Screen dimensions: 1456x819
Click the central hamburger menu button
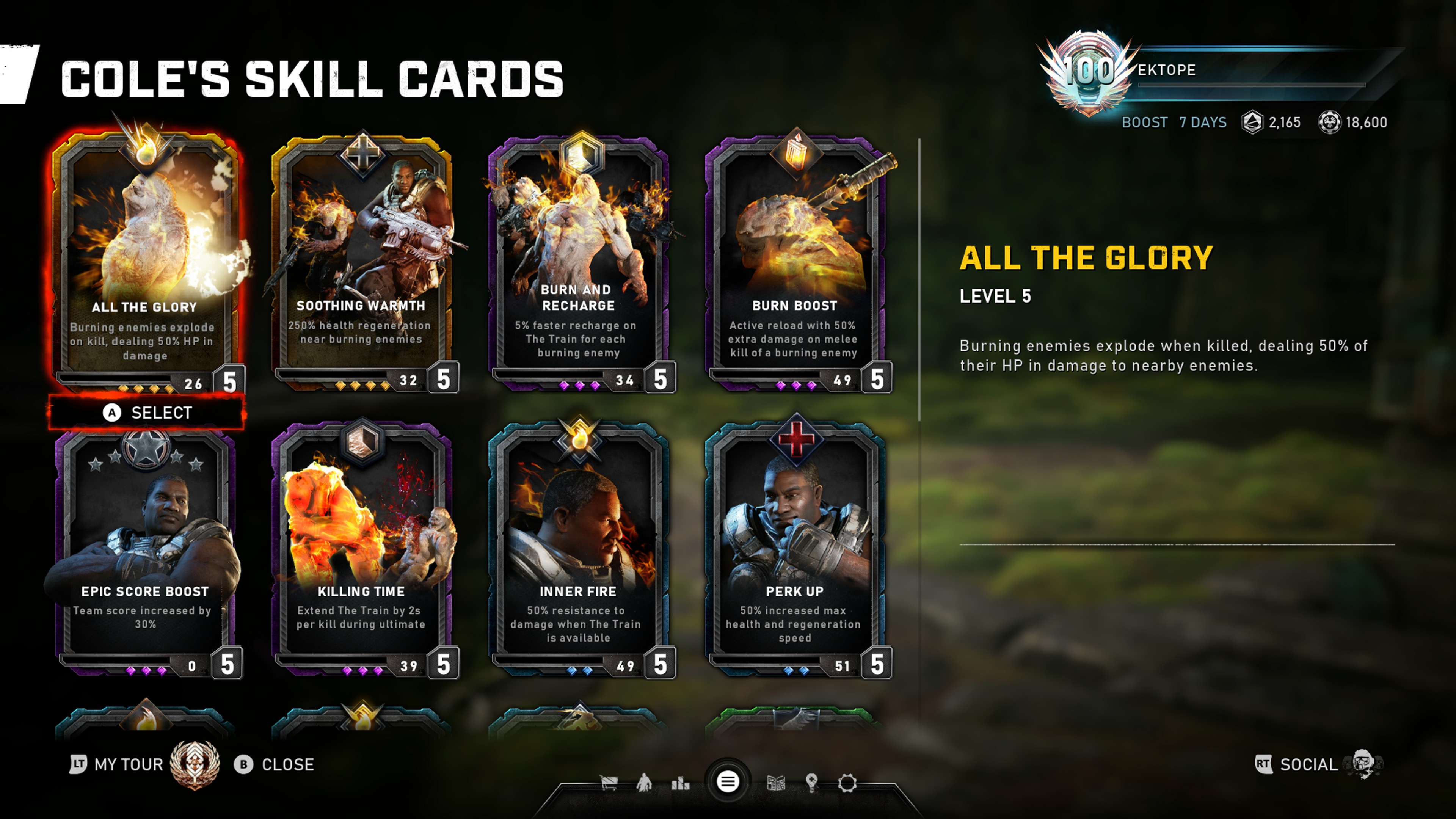coord(728,782)
